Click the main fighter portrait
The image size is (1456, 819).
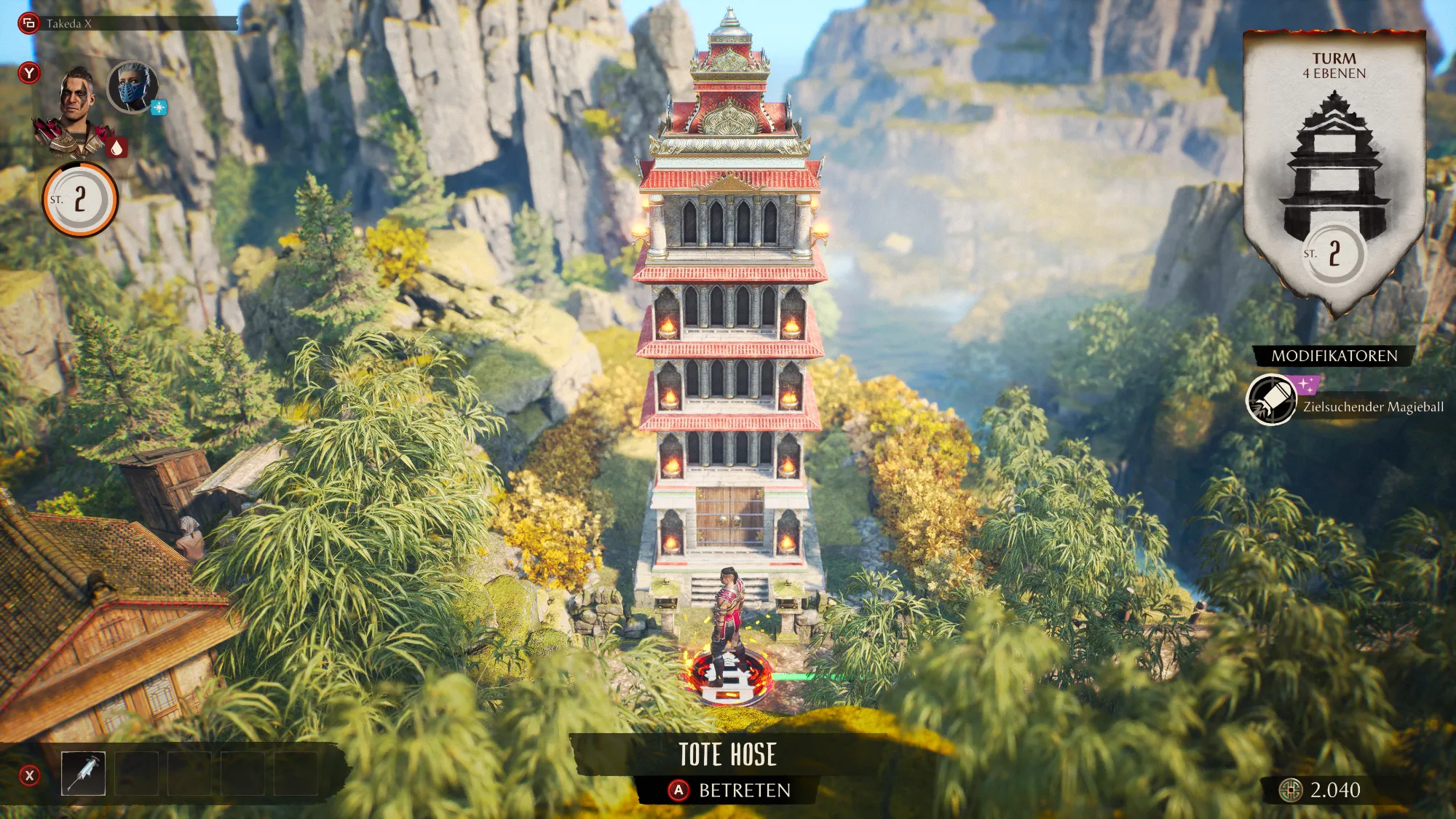76,111
